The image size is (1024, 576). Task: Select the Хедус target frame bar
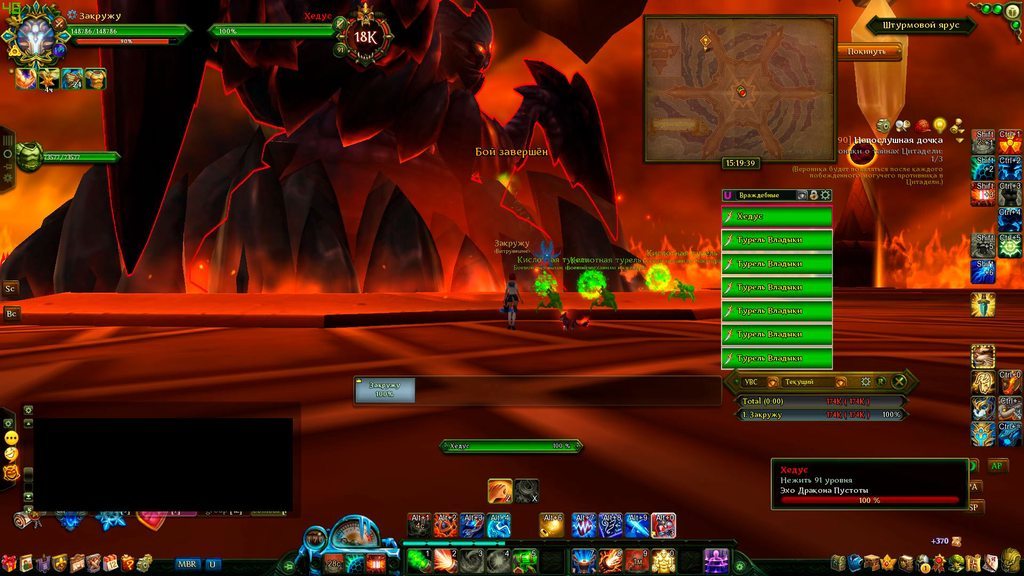tap(270, 31)
